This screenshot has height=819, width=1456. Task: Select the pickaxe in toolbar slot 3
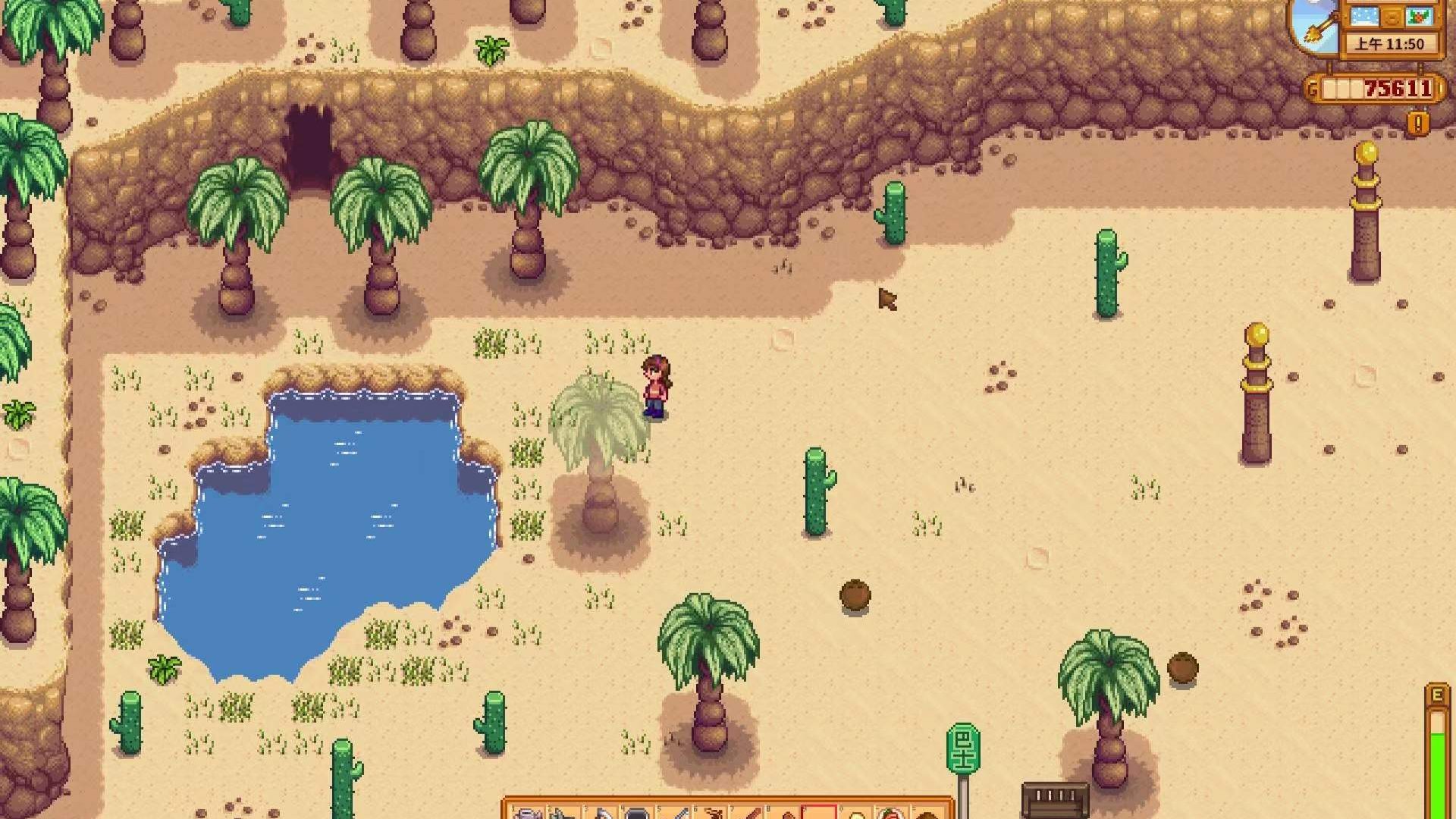[x=601, y=810]
